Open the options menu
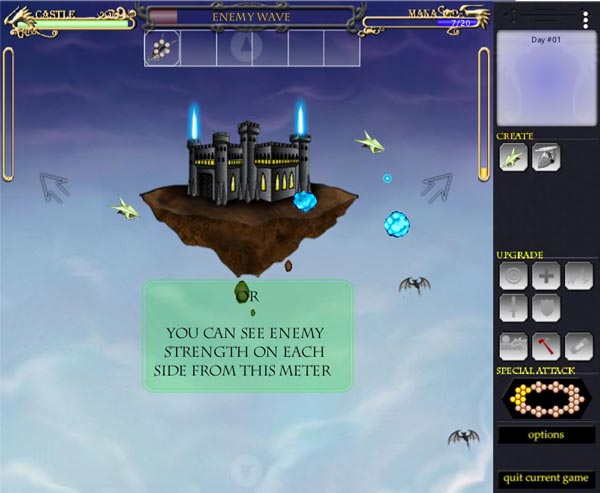This screenshot has width=600, height=493. click(546, 435)
